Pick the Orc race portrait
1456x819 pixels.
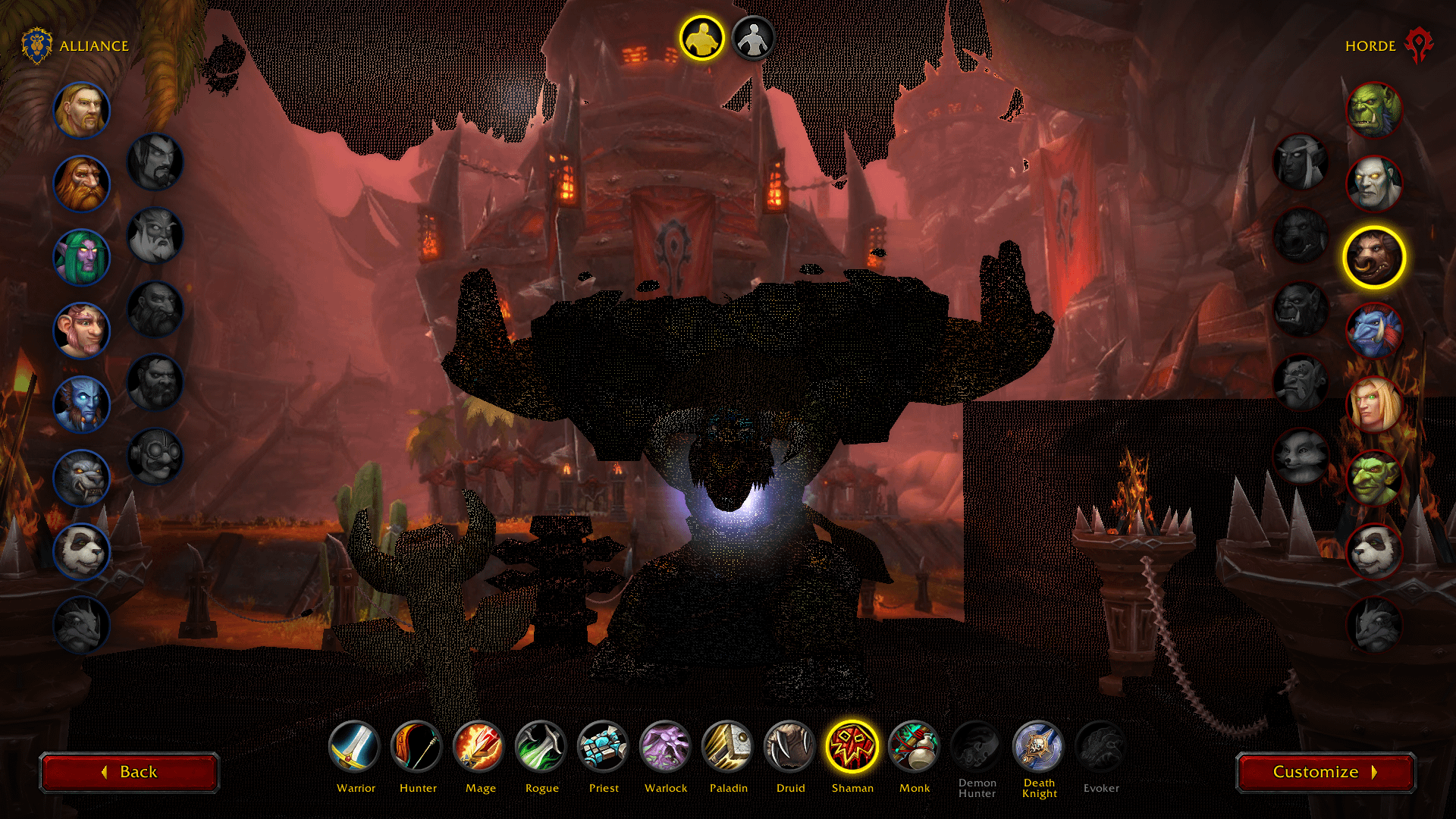(x=1374, y=111)
